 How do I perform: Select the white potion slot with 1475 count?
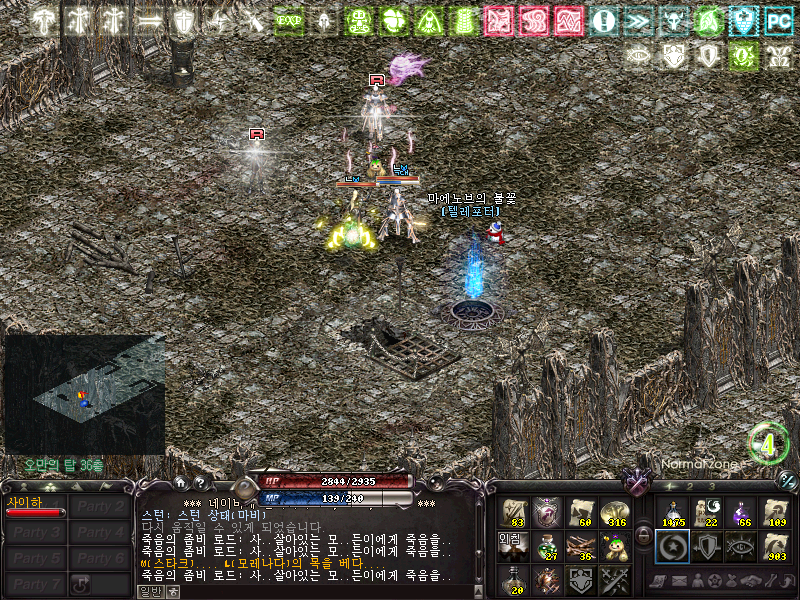(672, 512)
